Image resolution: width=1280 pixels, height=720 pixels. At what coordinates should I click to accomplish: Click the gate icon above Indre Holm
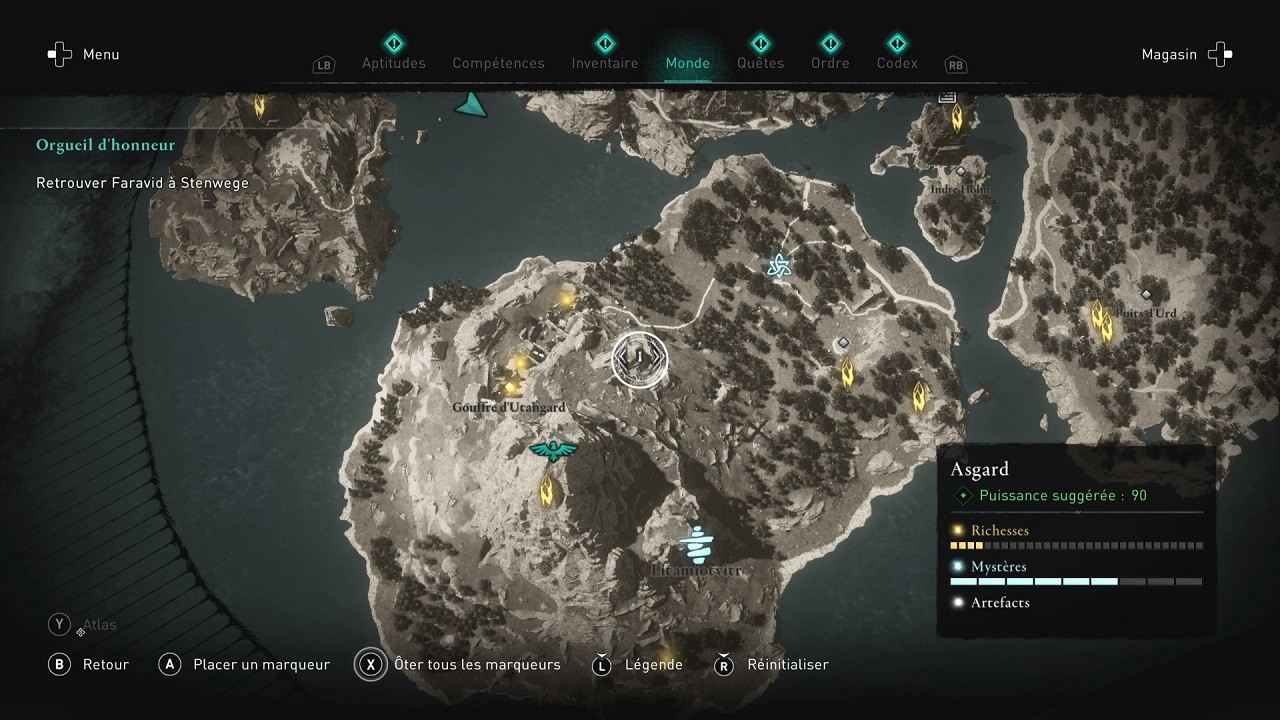pyautogui.click(x=947, y=96)
